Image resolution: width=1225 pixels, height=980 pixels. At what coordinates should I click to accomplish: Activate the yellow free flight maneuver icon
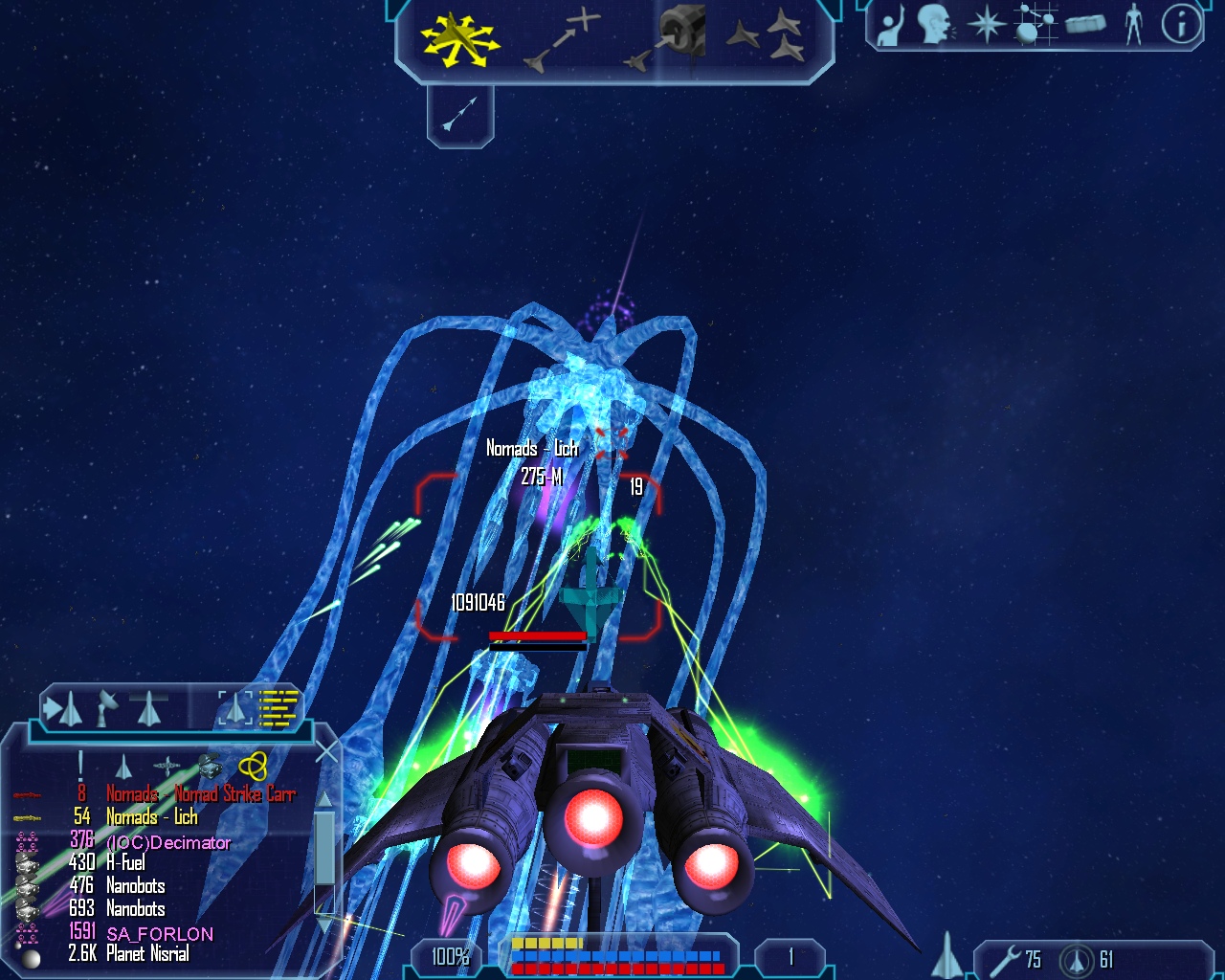pos(460,40)
